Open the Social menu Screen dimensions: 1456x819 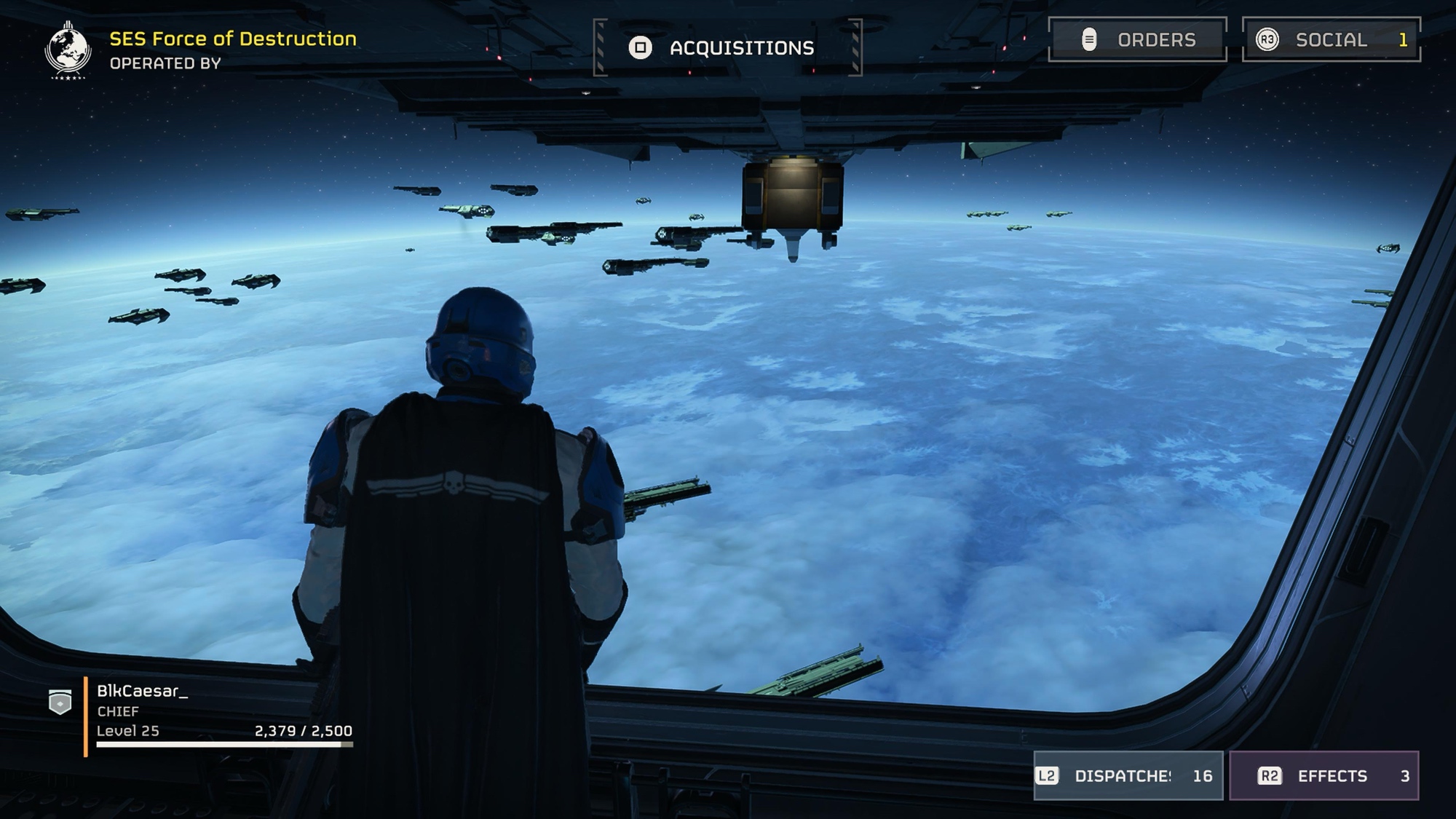click(x=1331, y=39)
